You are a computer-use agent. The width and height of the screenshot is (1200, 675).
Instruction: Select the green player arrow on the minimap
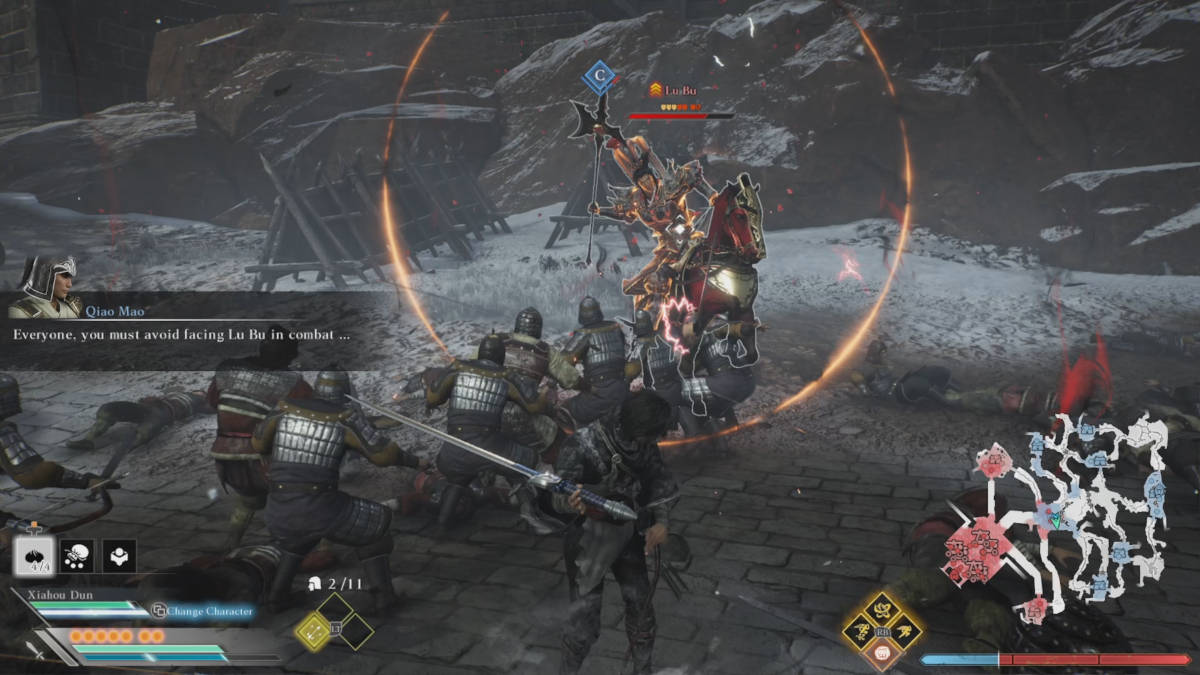pyautogui.click(x=1053, y=520)
